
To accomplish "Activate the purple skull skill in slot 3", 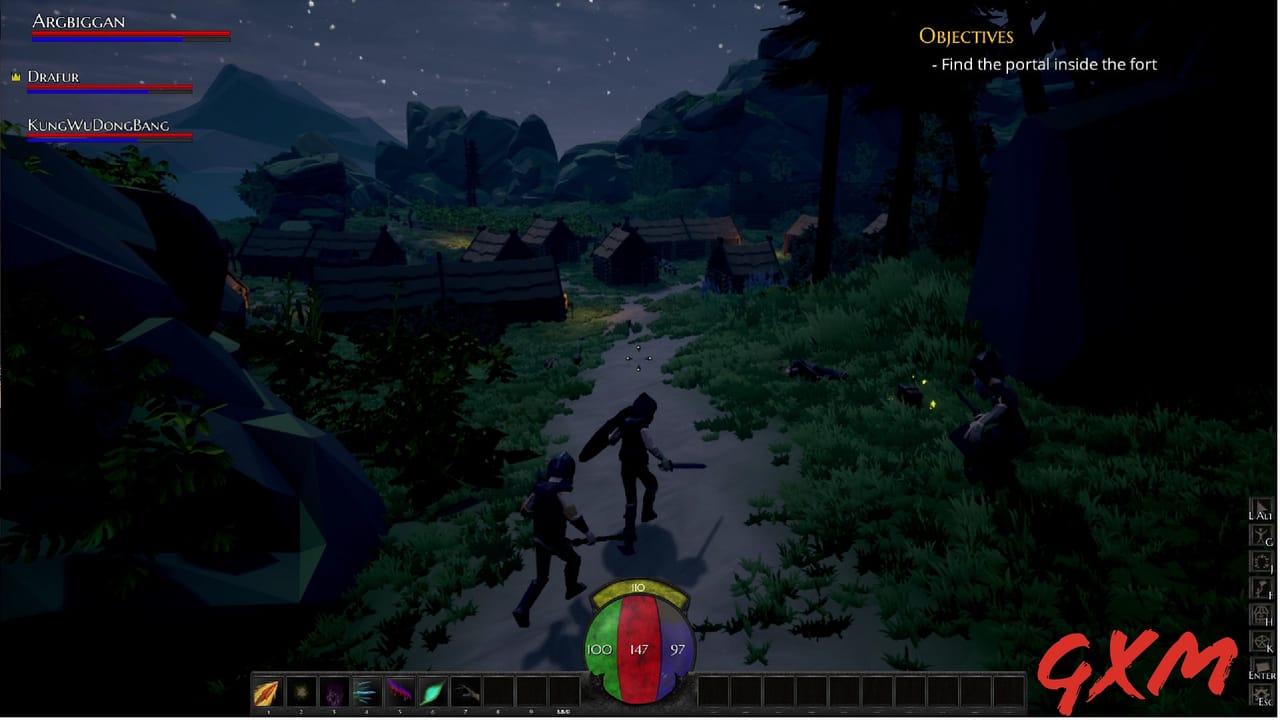I will [334, 691].
